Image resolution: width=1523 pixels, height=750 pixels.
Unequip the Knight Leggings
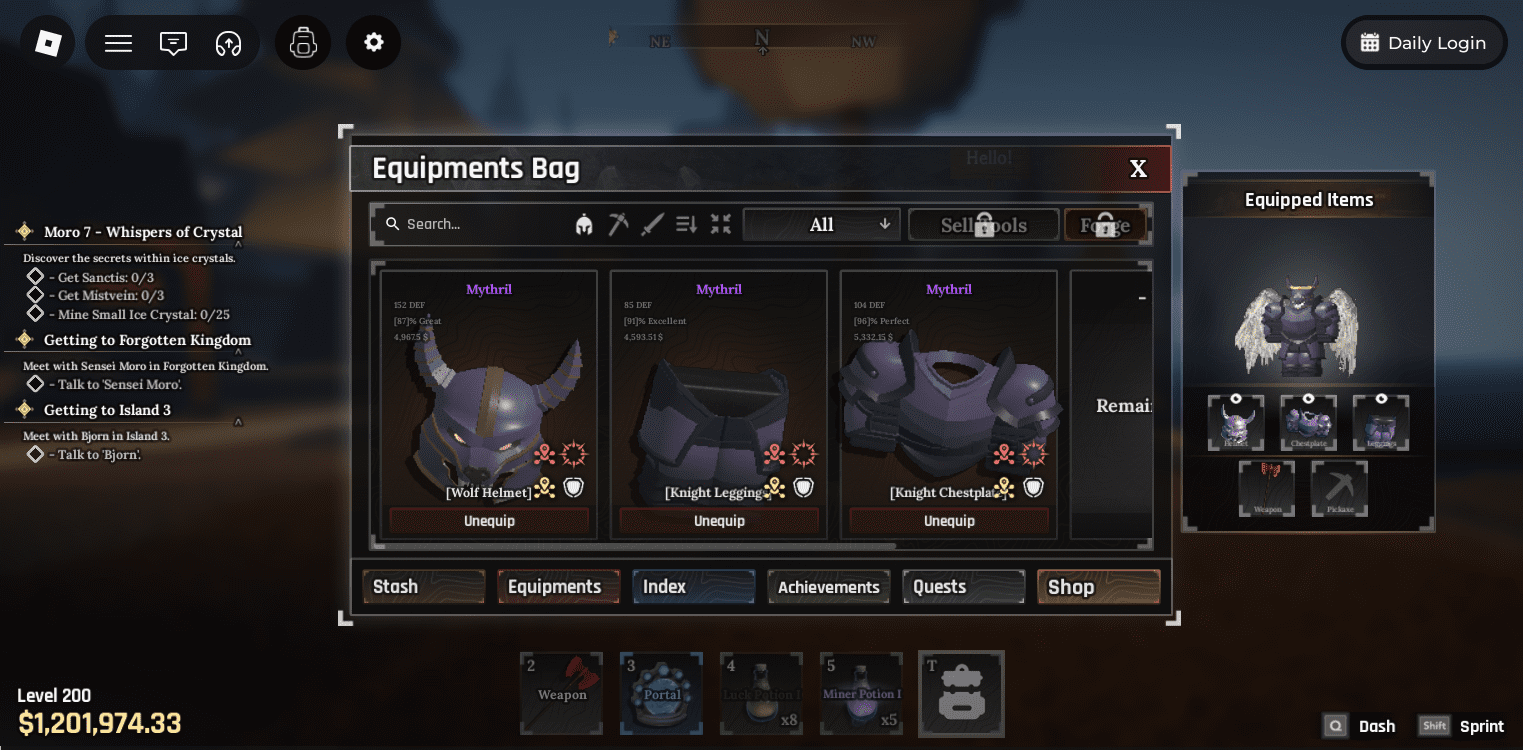[x=719, y=521]
